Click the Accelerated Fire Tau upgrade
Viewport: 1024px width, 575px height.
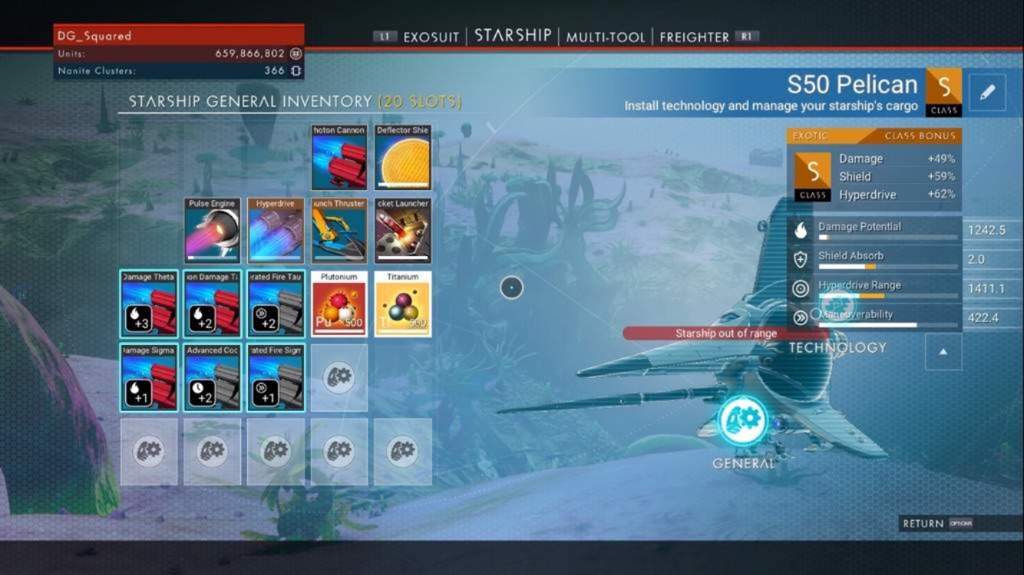[275, 304]
